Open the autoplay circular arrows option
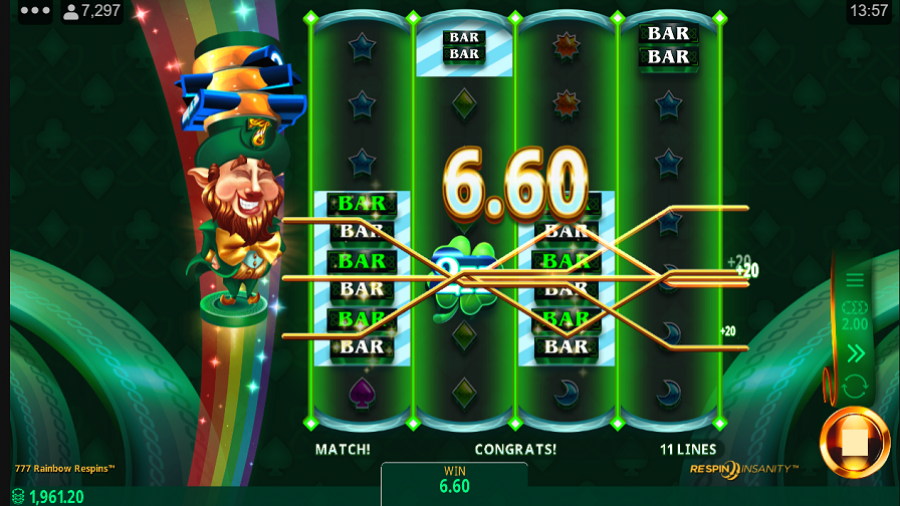Viewport: 900px width, 506px height. [855, 386]
